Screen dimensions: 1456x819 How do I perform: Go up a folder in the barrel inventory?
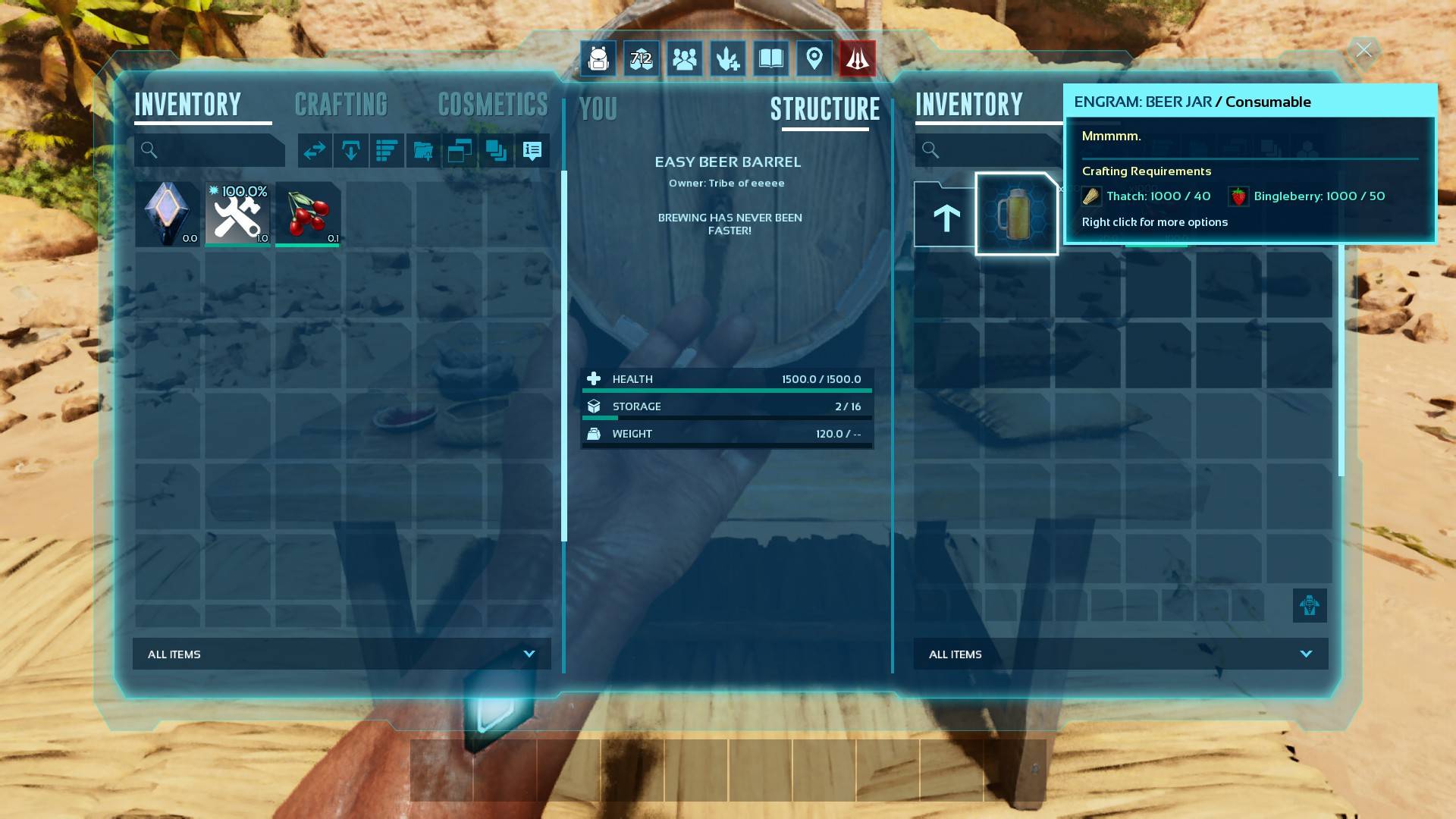tap(946, 217)
